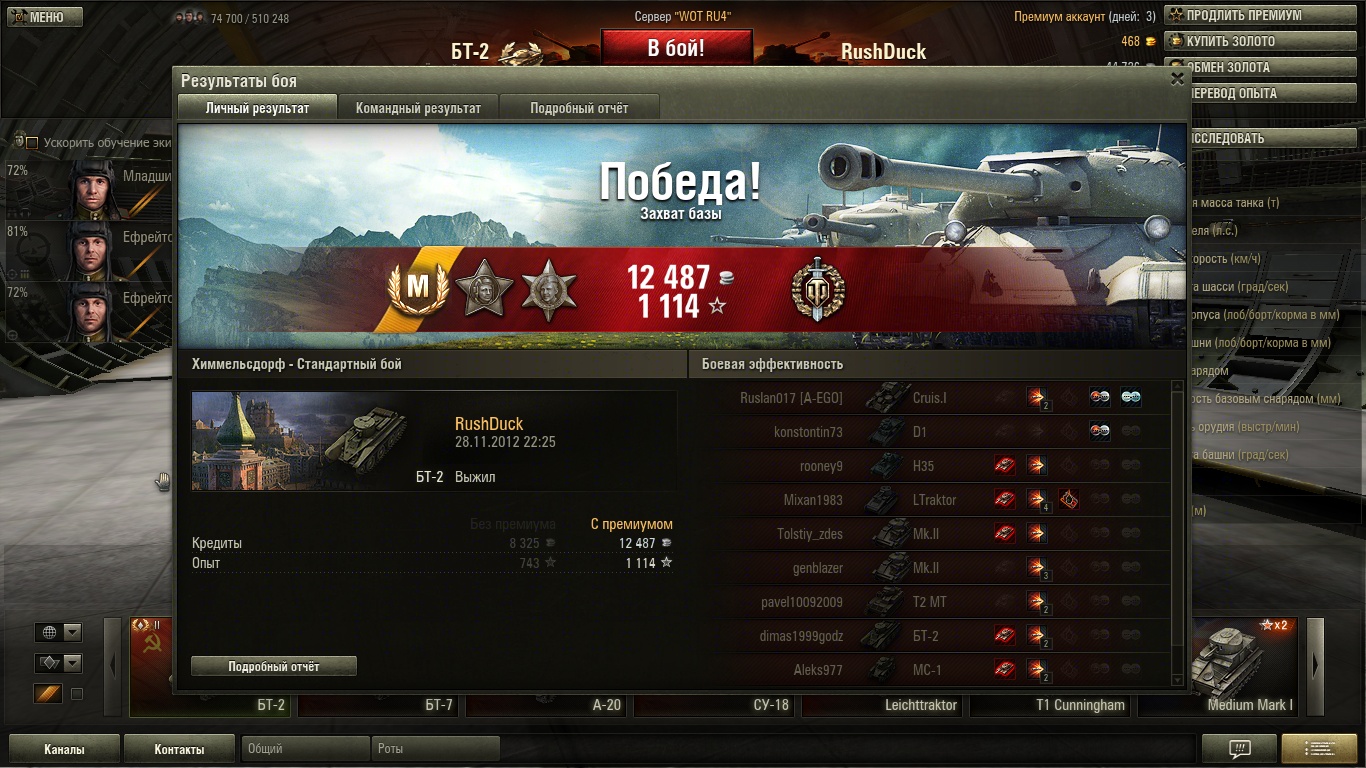1366x768 pixels.
Task: Click the Подробный отчёт button at bottom
Action: (x=274, y=666)
